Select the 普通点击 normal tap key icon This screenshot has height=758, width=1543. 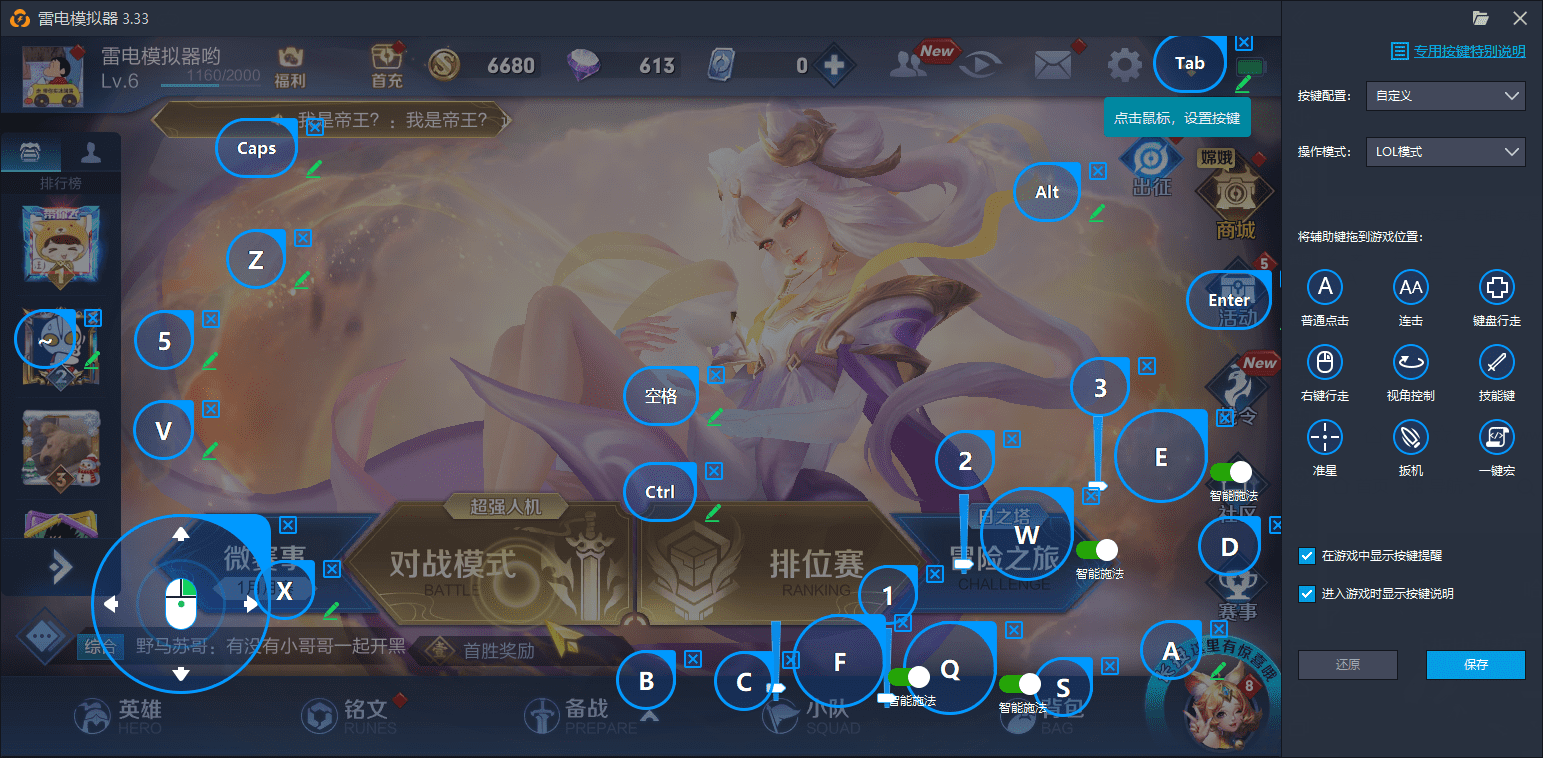[x=1324, y=287]
